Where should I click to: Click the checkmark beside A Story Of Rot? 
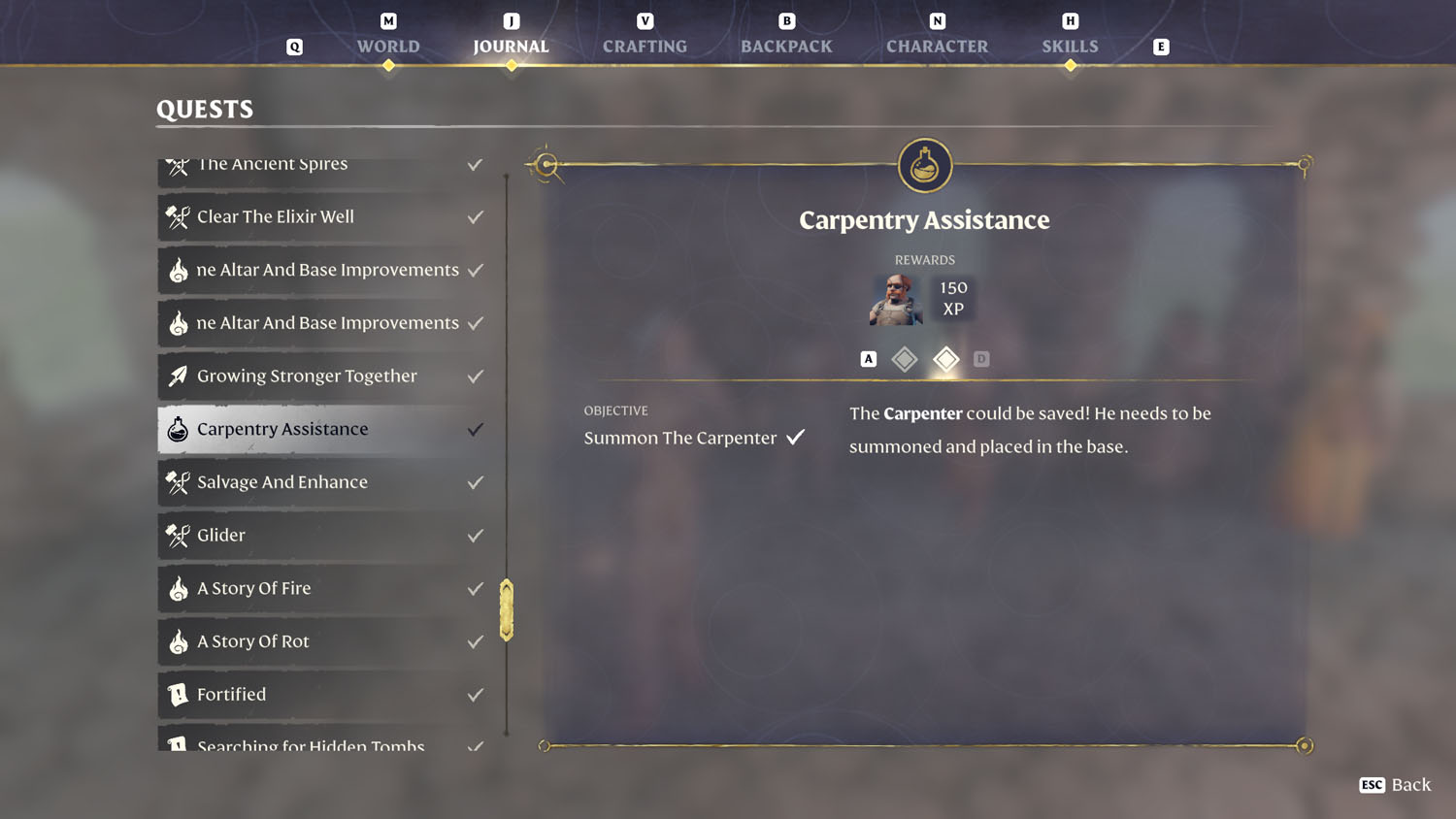click(x=475, y=641)
